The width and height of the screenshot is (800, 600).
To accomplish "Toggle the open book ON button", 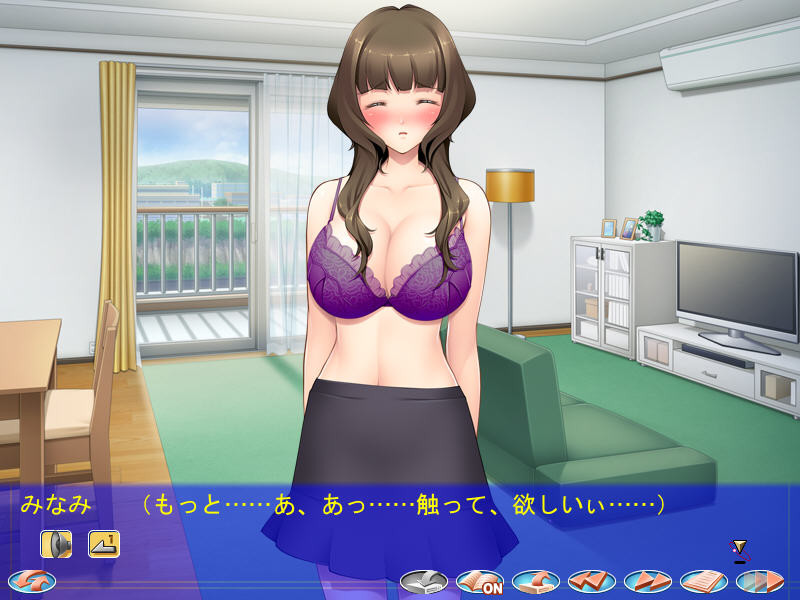I will coord(480,581).
